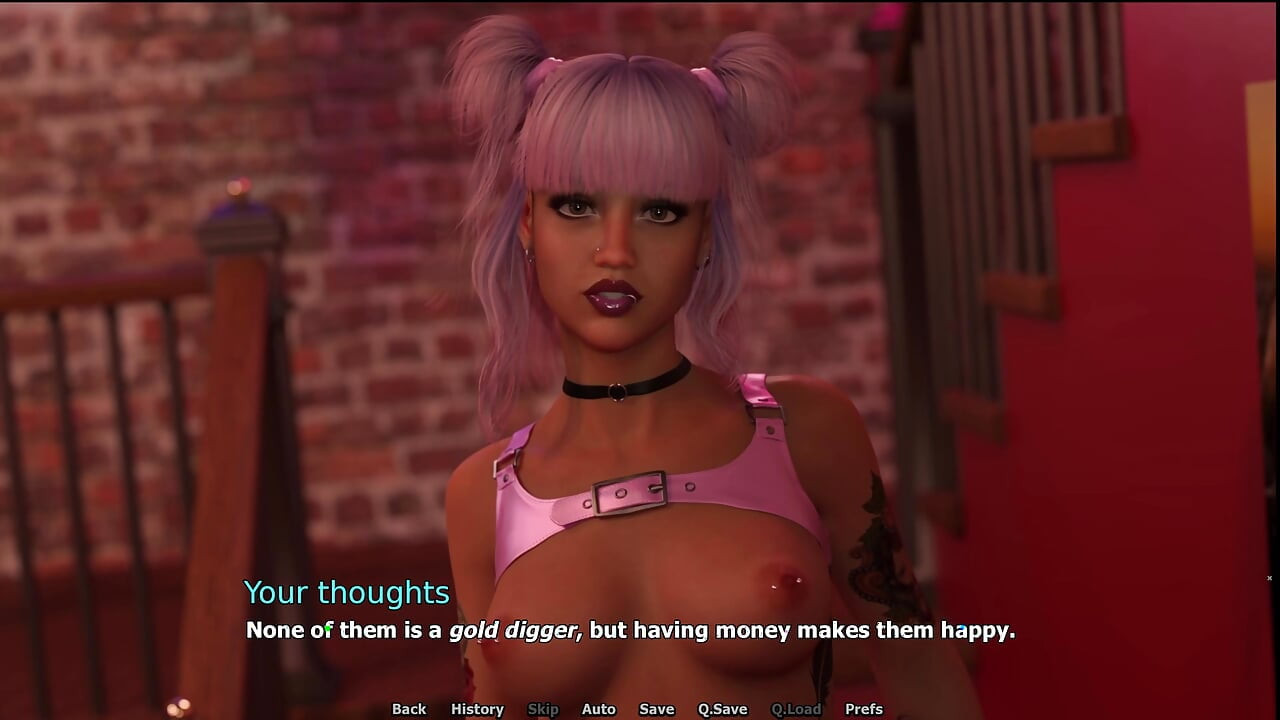Select Q.Load from the quick menu bar
The height and width of the screenshot is (720, 1280).
coord(797,709)
